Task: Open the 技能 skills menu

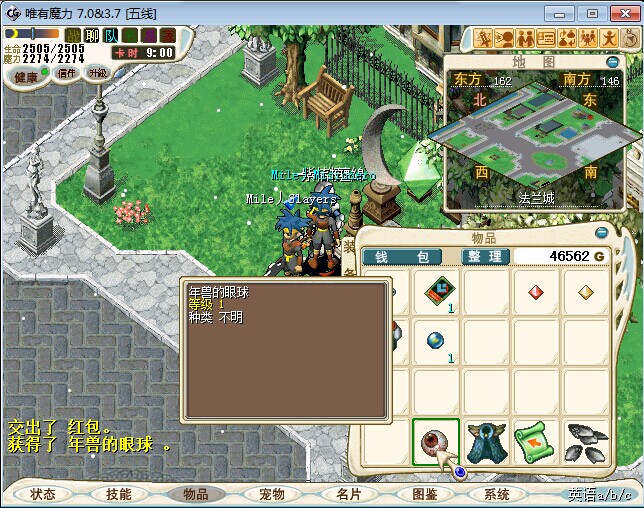Action: (119, 494)
